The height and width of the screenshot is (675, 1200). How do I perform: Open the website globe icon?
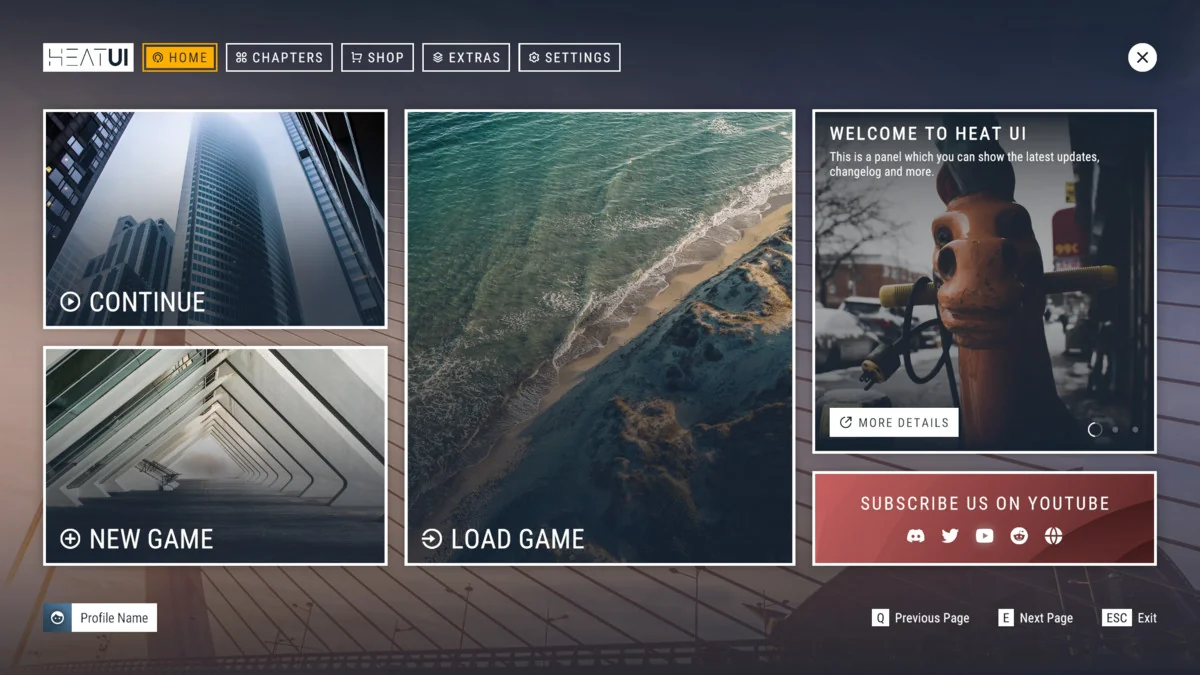click(1053, 536)
